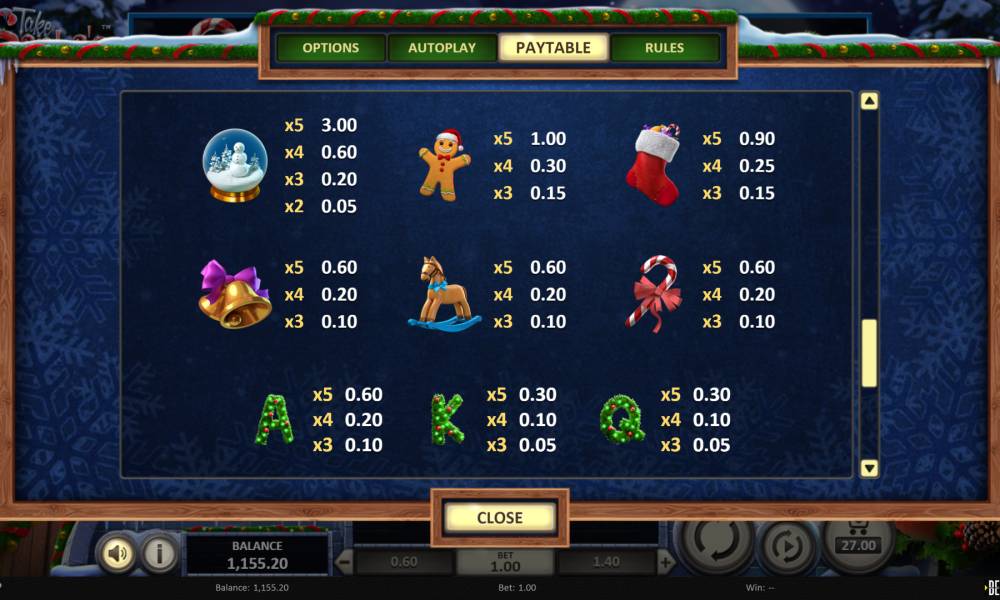Viewport: 1000px width, 600px height.
Task: Choose the 1.40 bet option
Action: (604, 562)
